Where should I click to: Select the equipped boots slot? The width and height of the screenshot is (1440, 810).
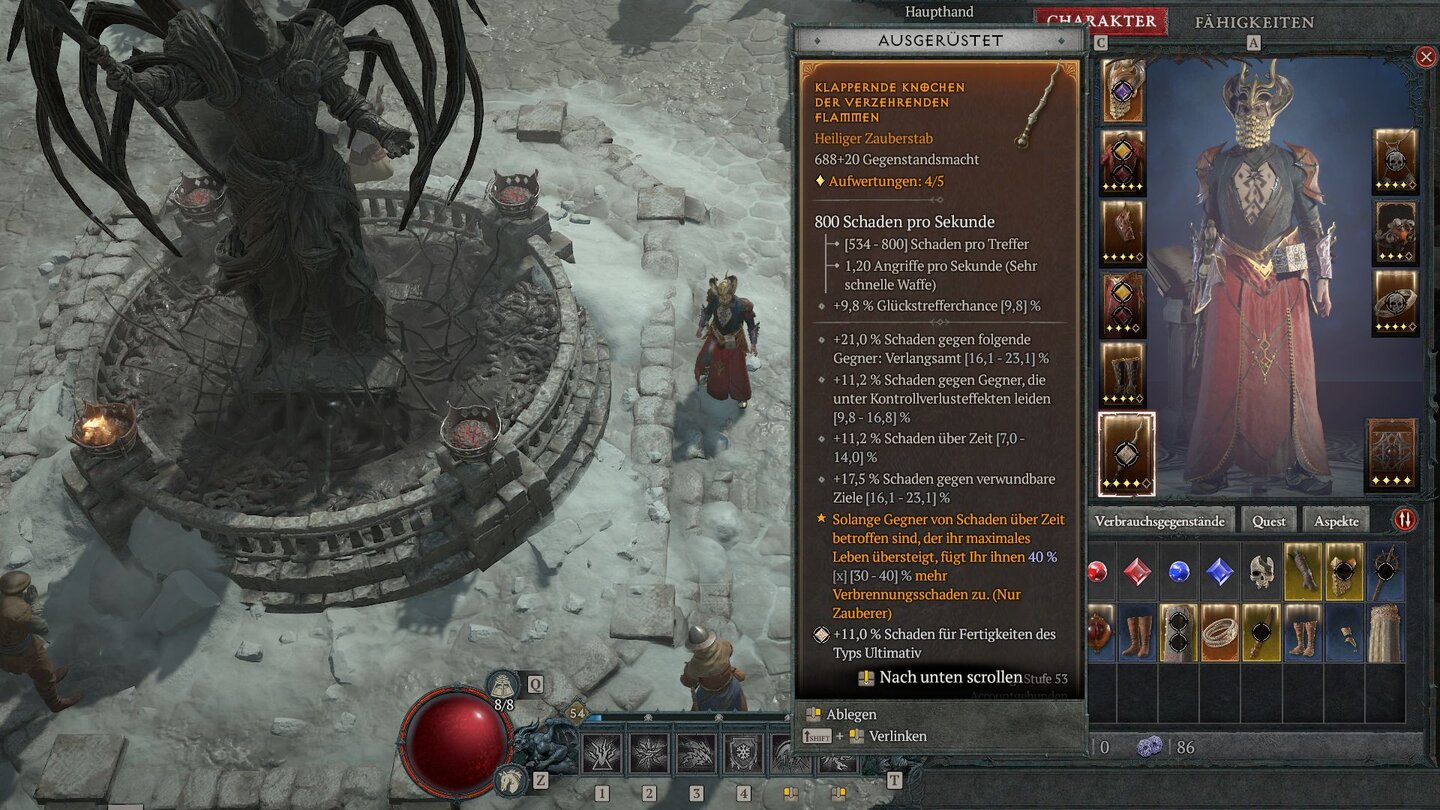point(1123,374)
